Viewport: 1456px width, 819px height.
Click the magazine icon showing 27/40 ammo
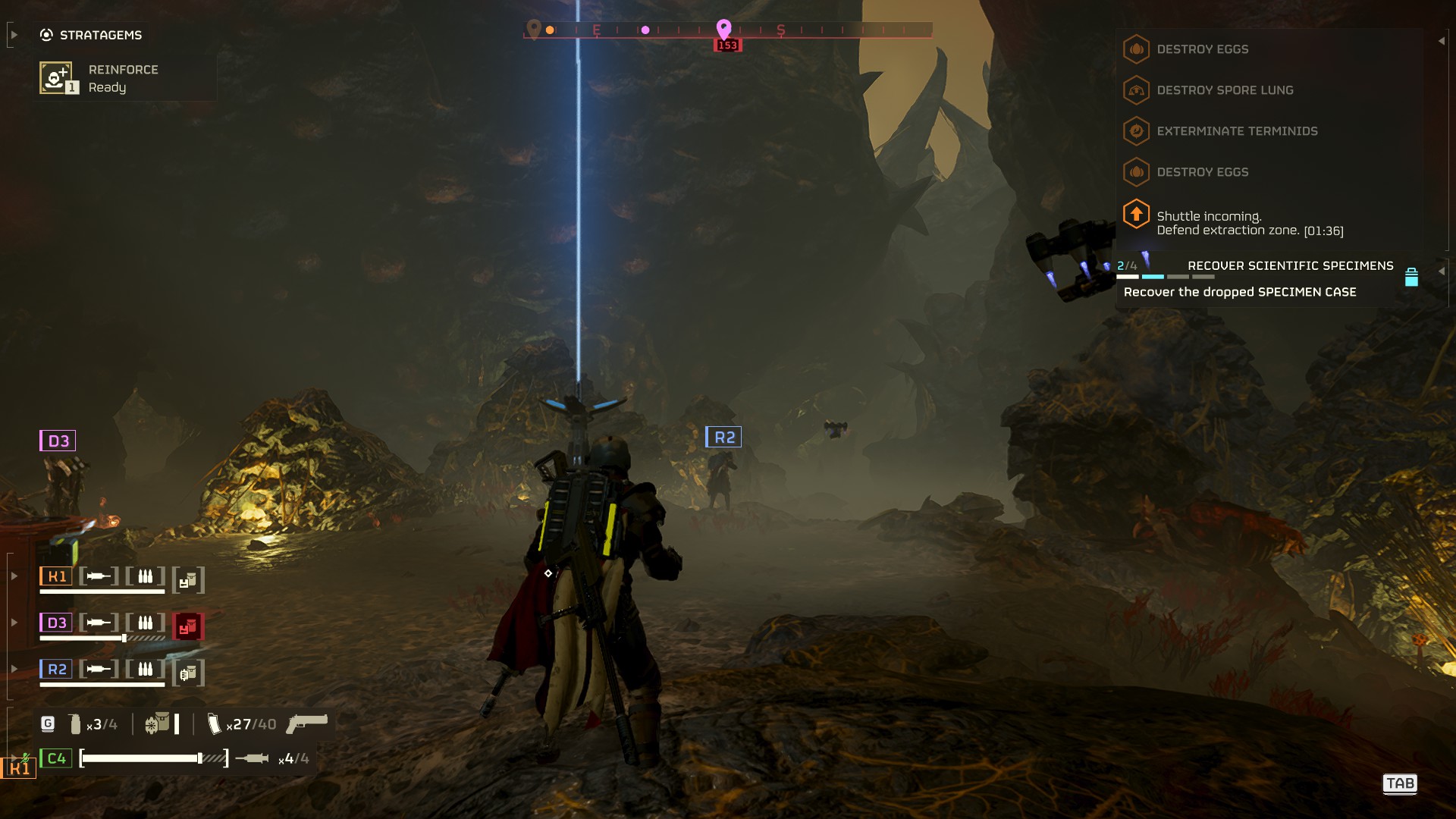click(215, 725)
